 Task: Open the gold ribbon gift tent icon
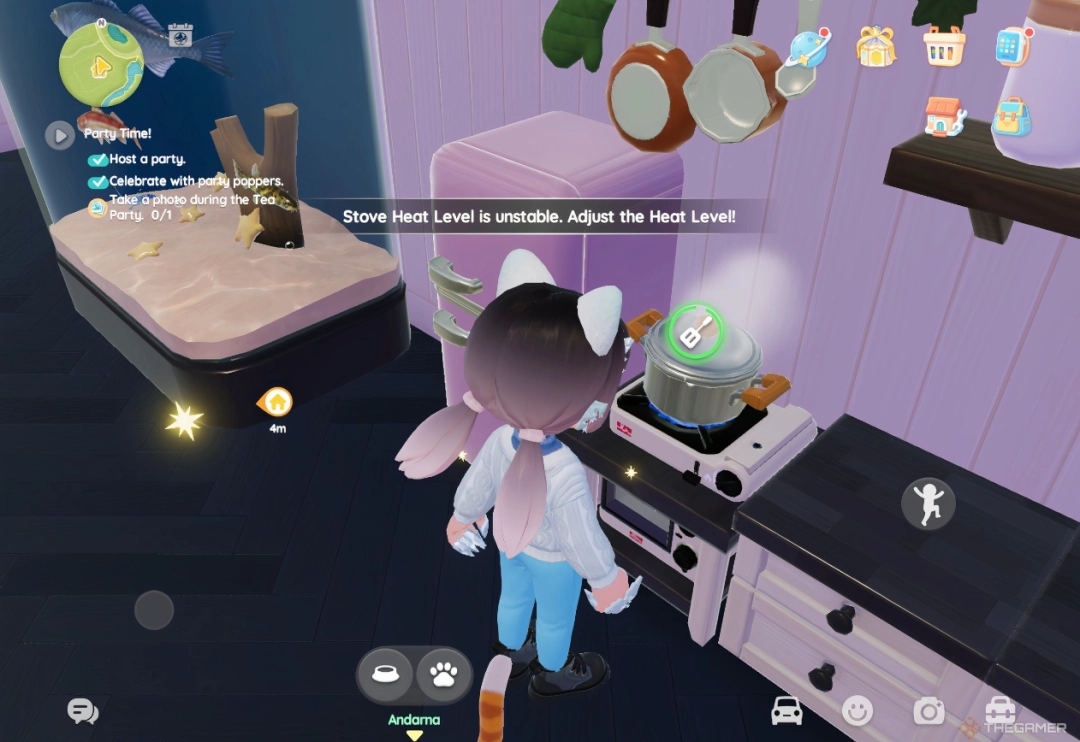(876, 46)
